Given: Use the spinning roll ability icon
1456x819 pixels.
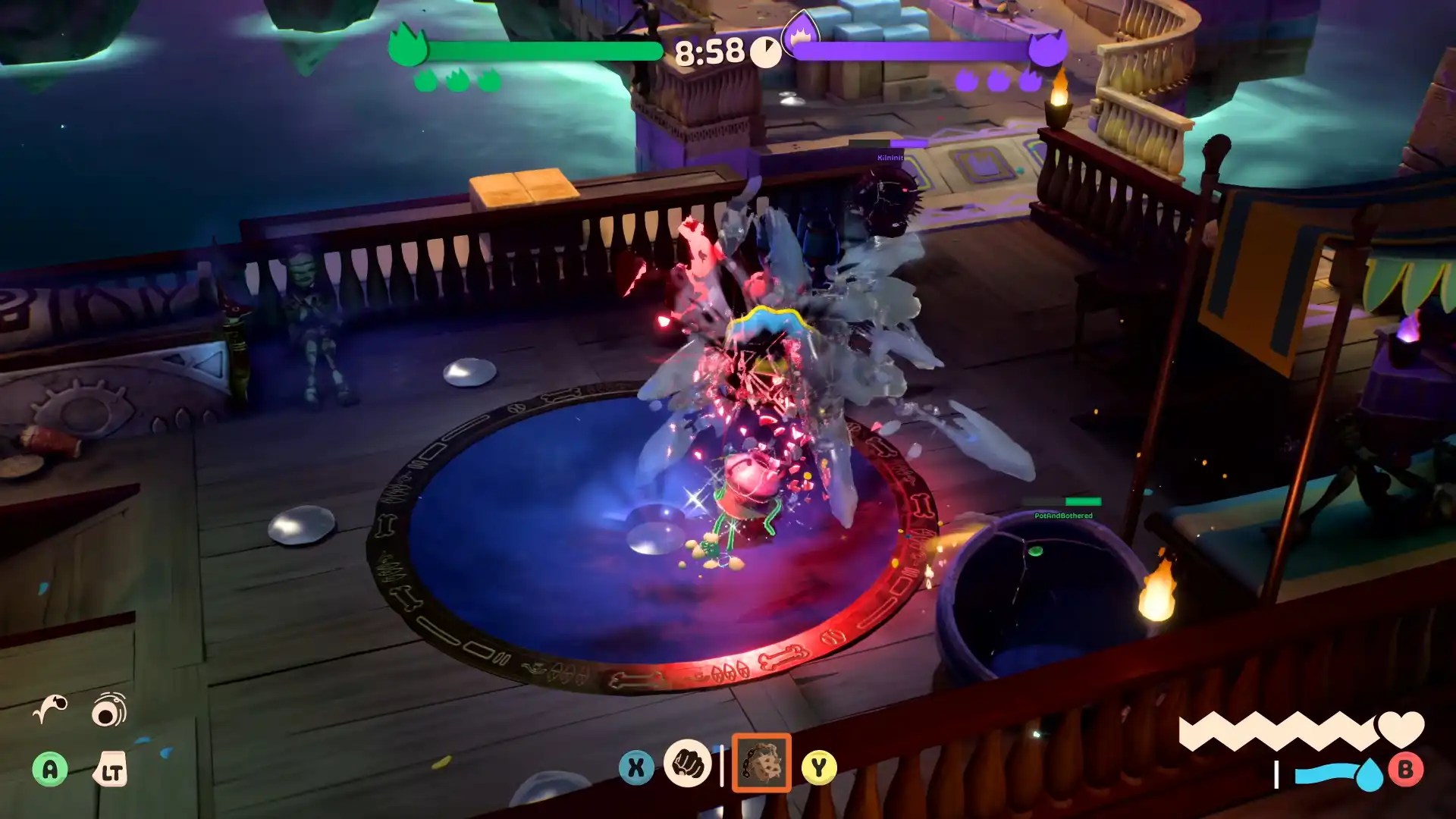Looking at the screenshot, I should [x=109, y=710].
